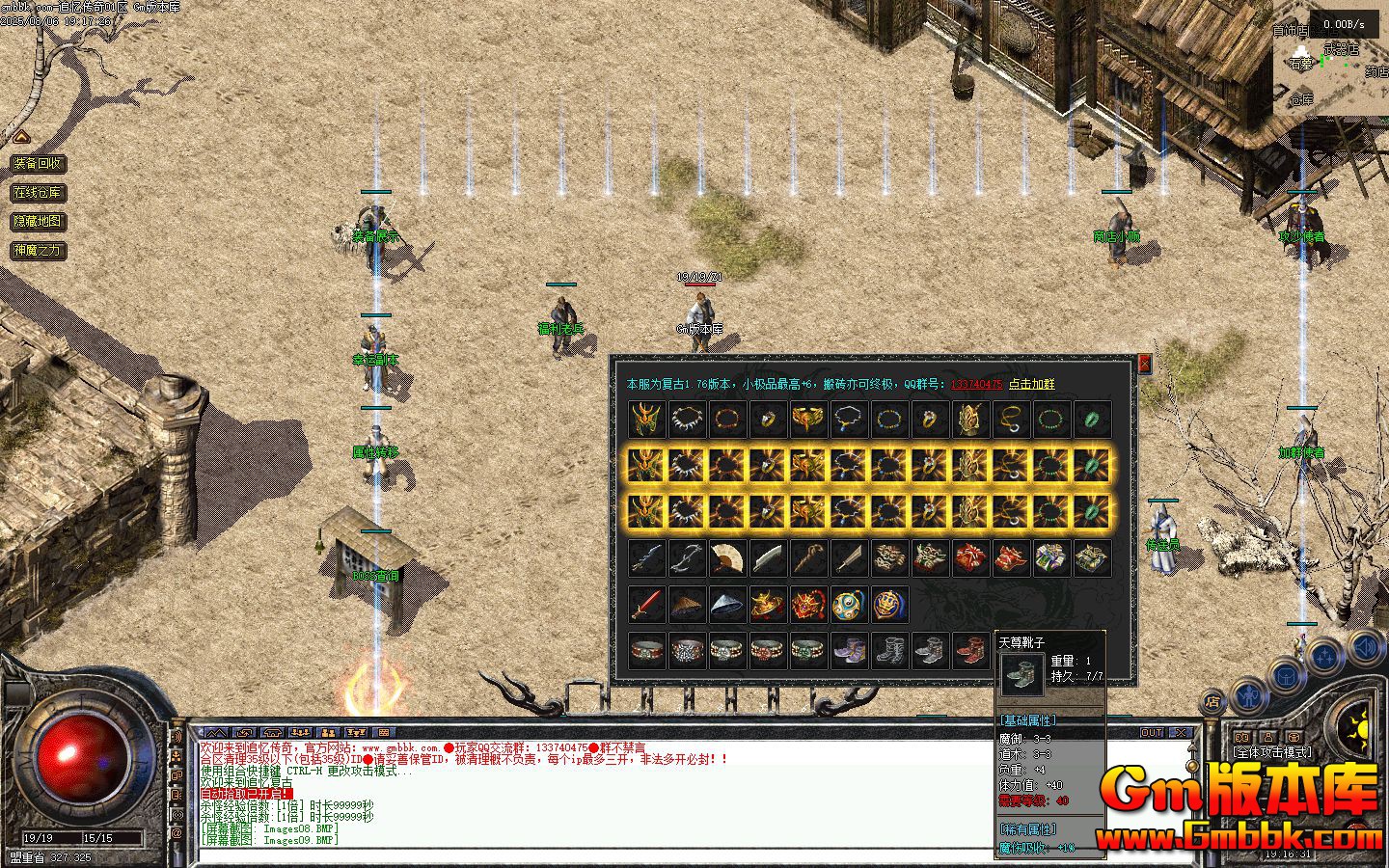Viewport: 1389px width, 868px height.
Task: Toggle sound with the speaker button
Action: [1365, 645]
